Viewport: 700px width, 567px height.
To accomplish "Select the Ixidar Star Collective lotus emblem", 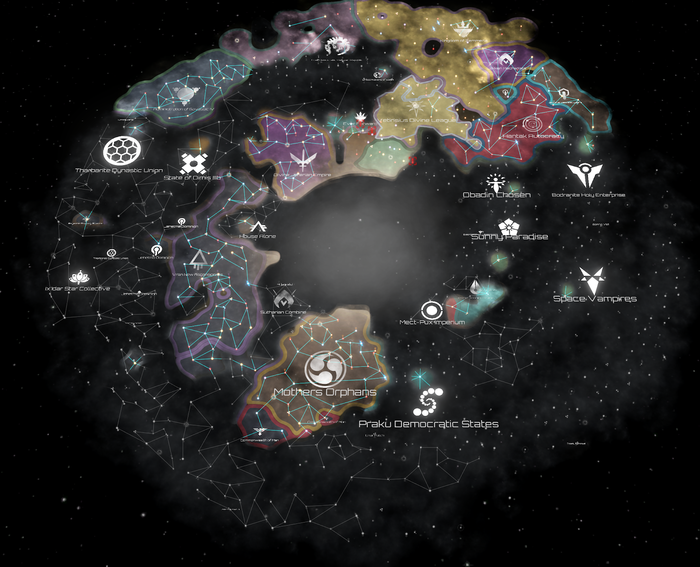I will point(79,277).
